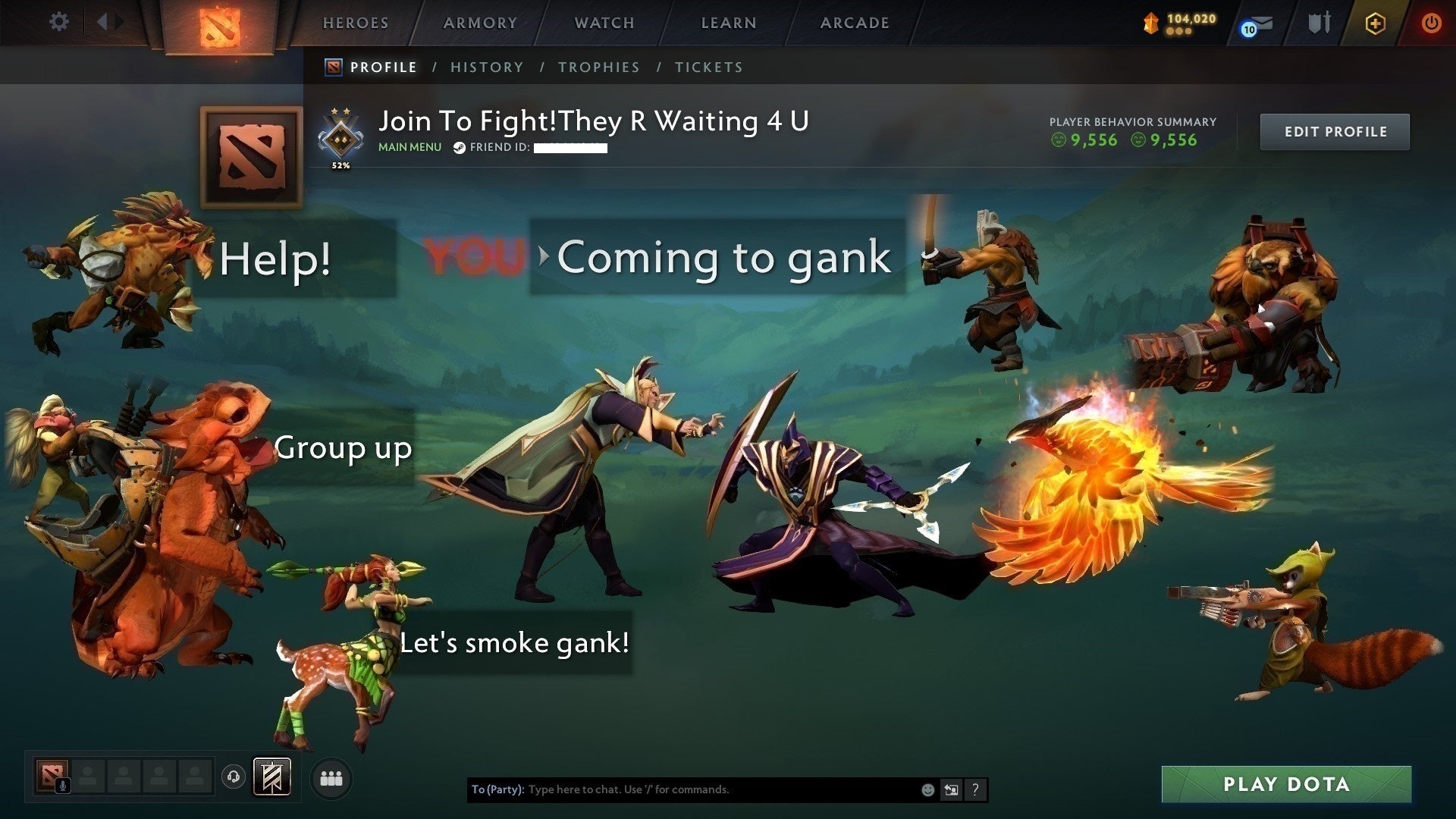
Task: Click the question mark help icon beside chat
Action: coord(975,789)
